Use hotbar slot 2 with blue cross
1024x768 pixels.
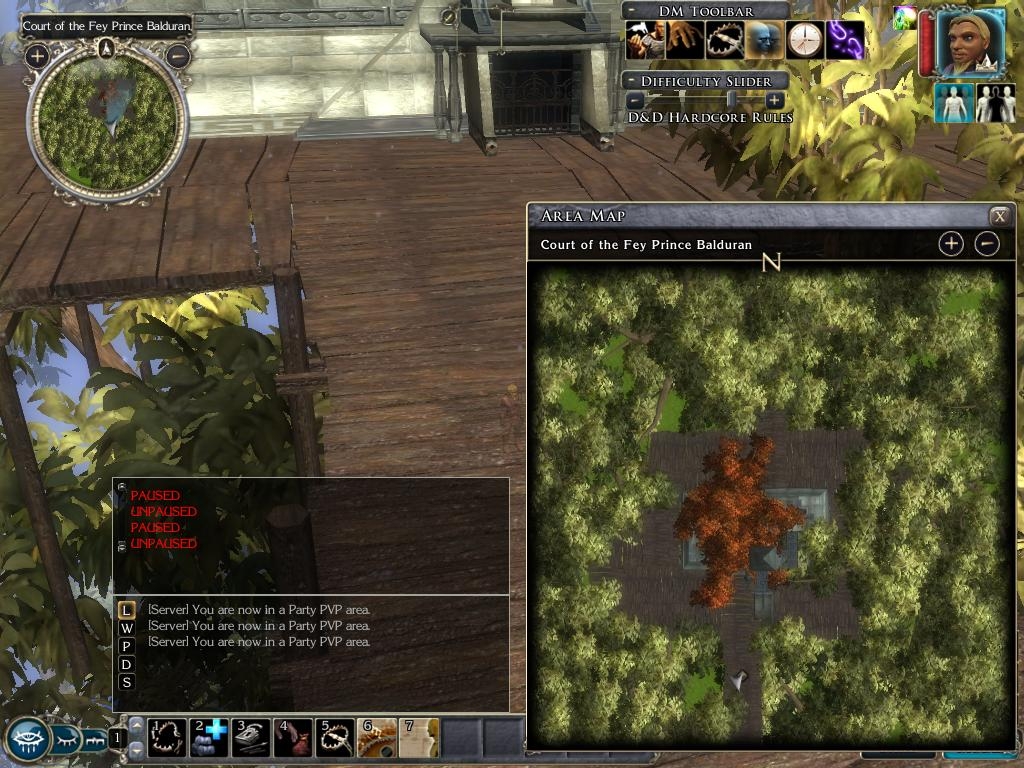[x=209, y=737]
